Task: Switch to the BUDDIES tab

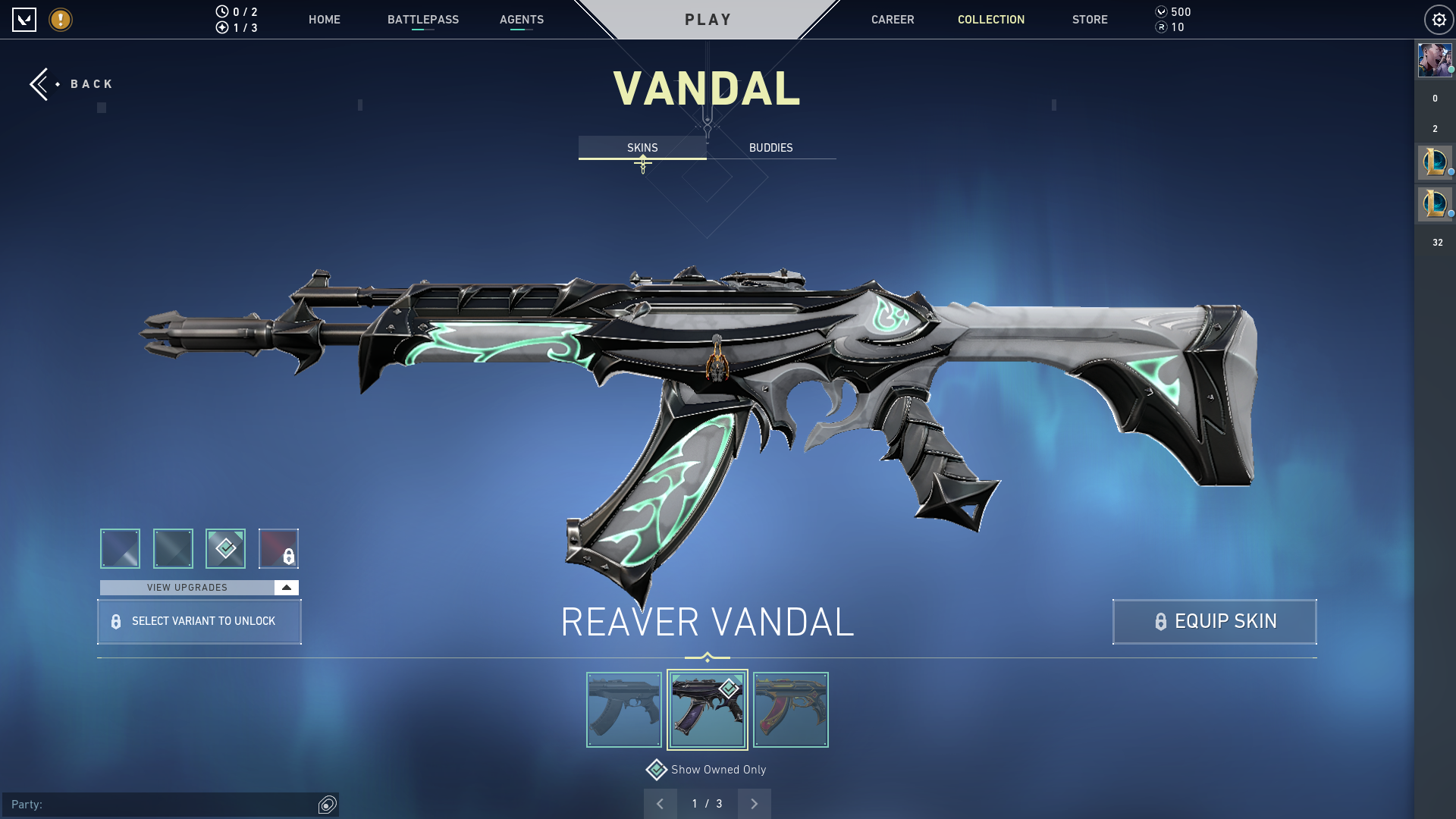Action: [x=770, y=147]
